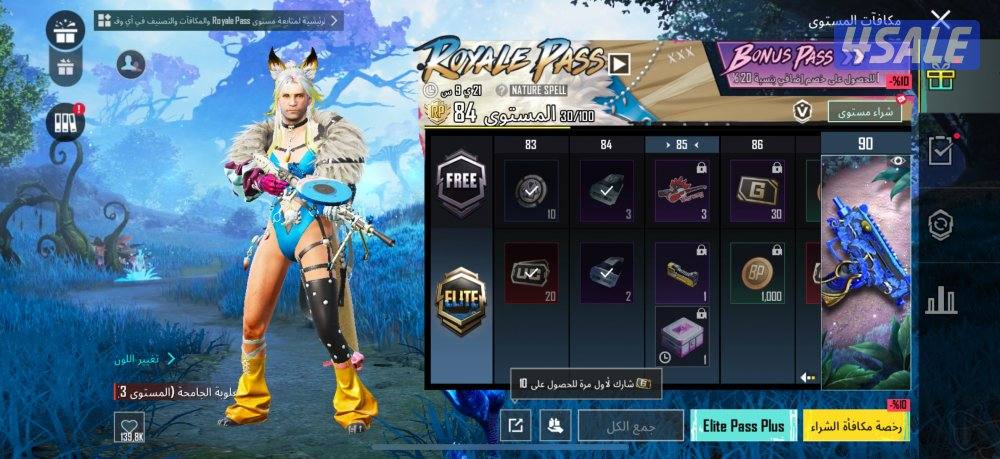This screenshot has width=1000, height=459.
Task: Close the Royale Pass rewards screen
Action: tap(940, 18)
